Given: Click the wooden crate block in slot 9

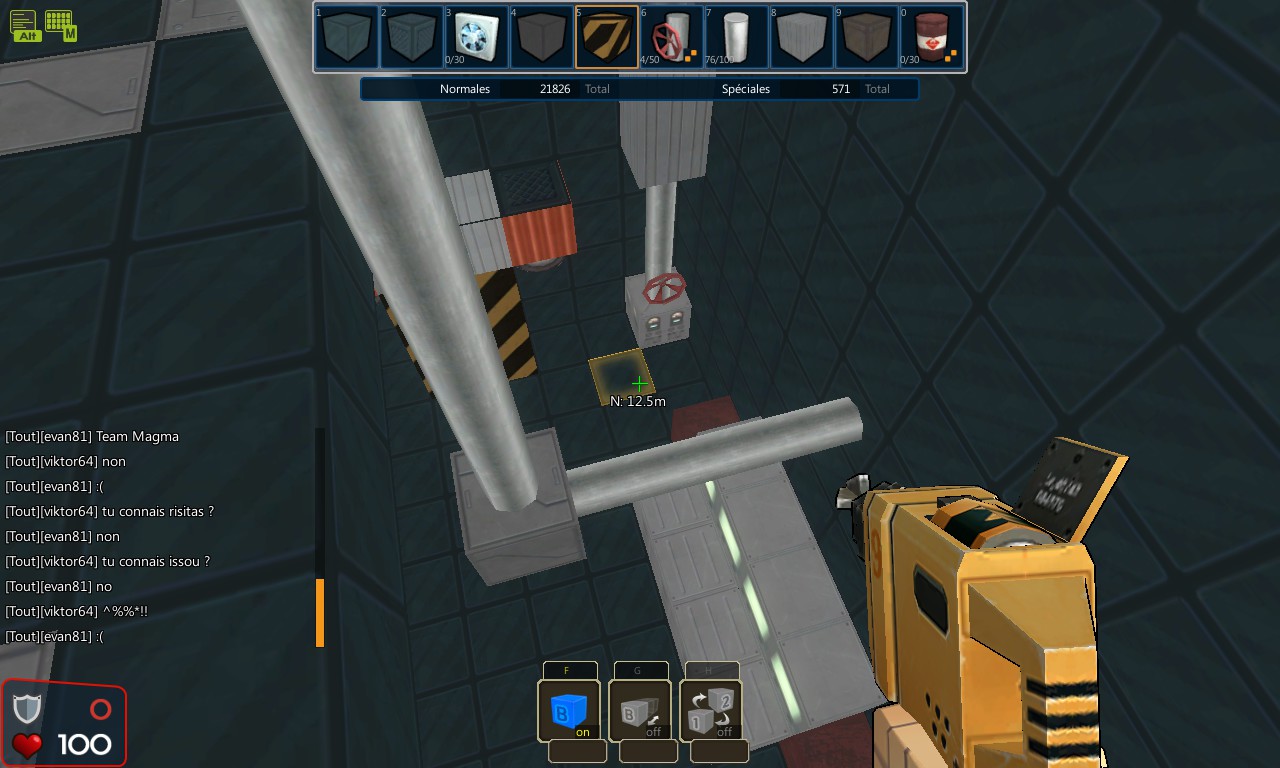Looking at the screenshot, I should [x=868, y=35].
